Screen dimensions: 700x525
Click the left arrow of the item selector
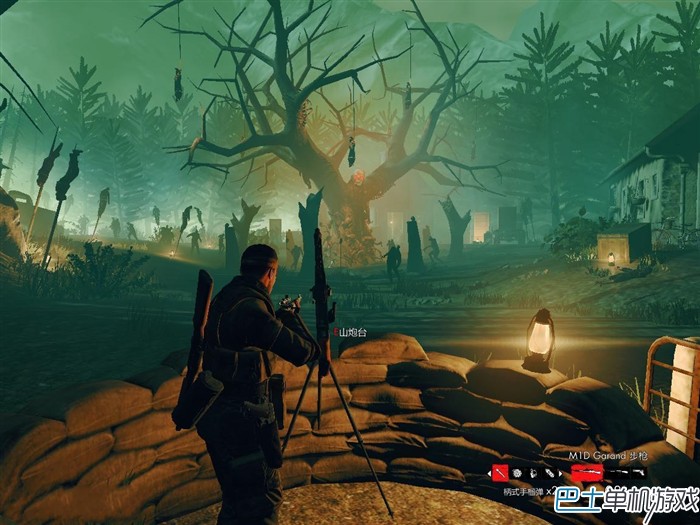coord(489,473)
